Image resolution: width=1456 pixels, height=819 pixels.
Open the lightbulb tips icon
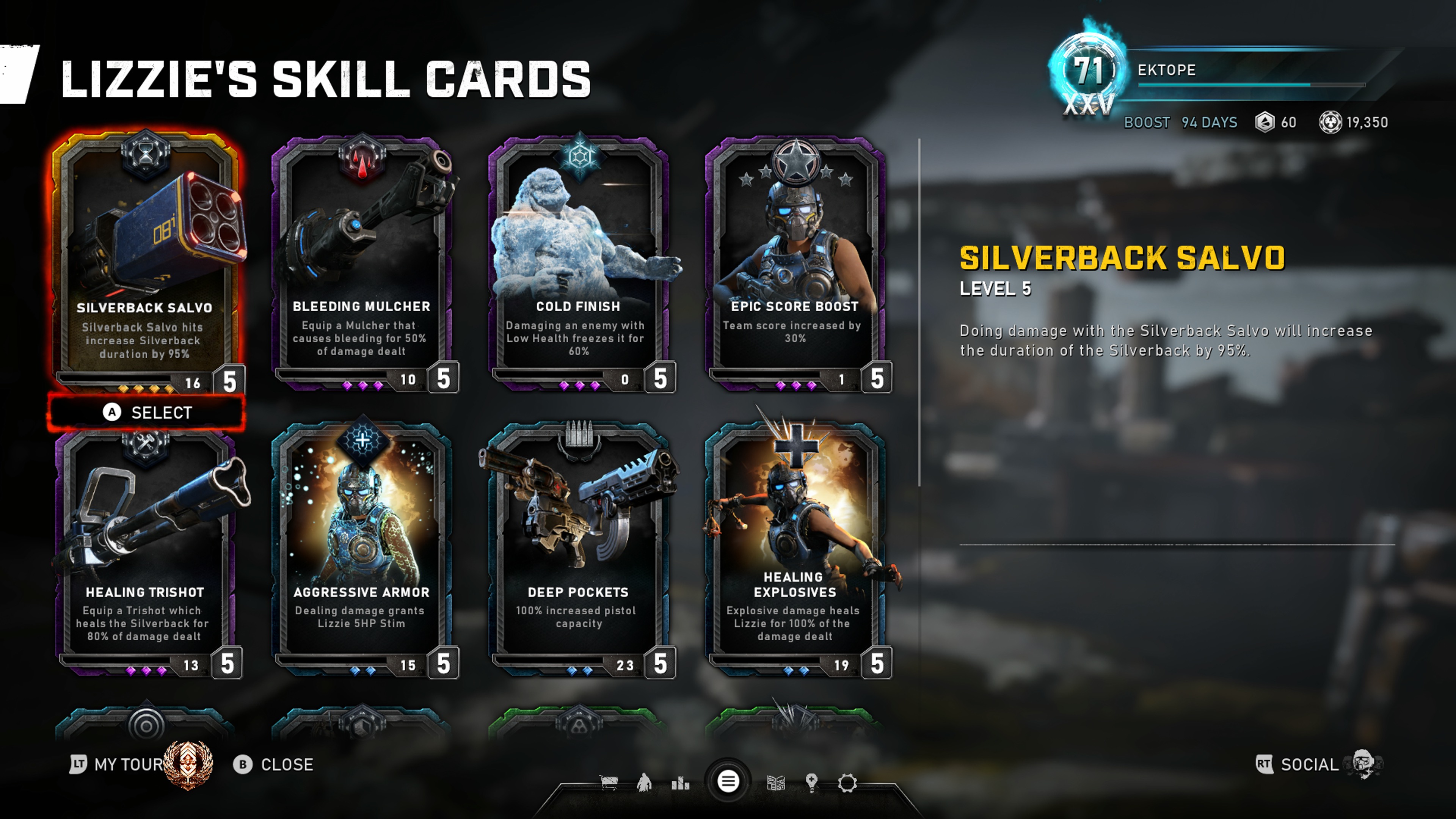coord(812,783)
